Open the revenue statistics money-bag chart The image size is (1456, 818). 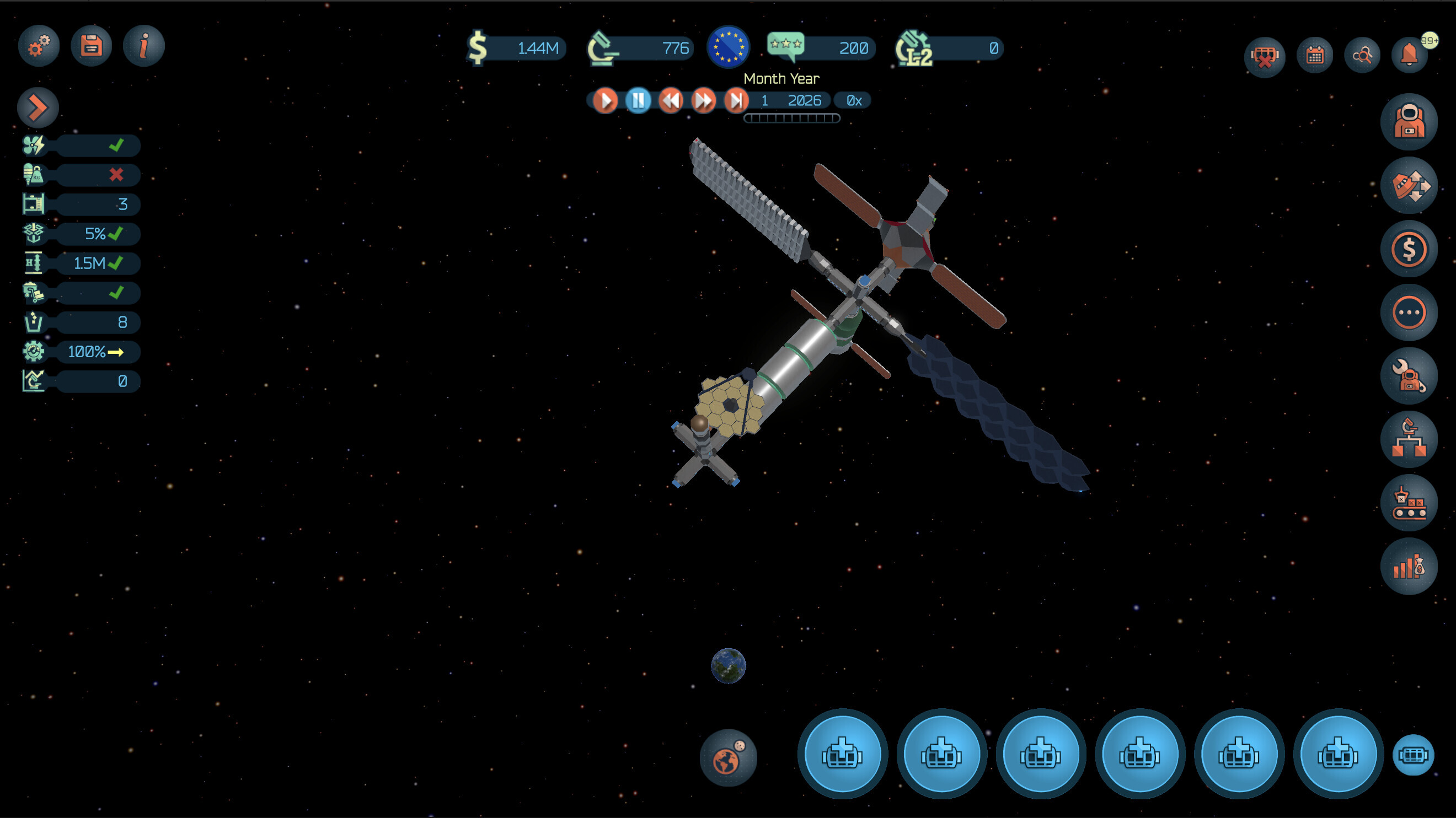pos(1410,566)
